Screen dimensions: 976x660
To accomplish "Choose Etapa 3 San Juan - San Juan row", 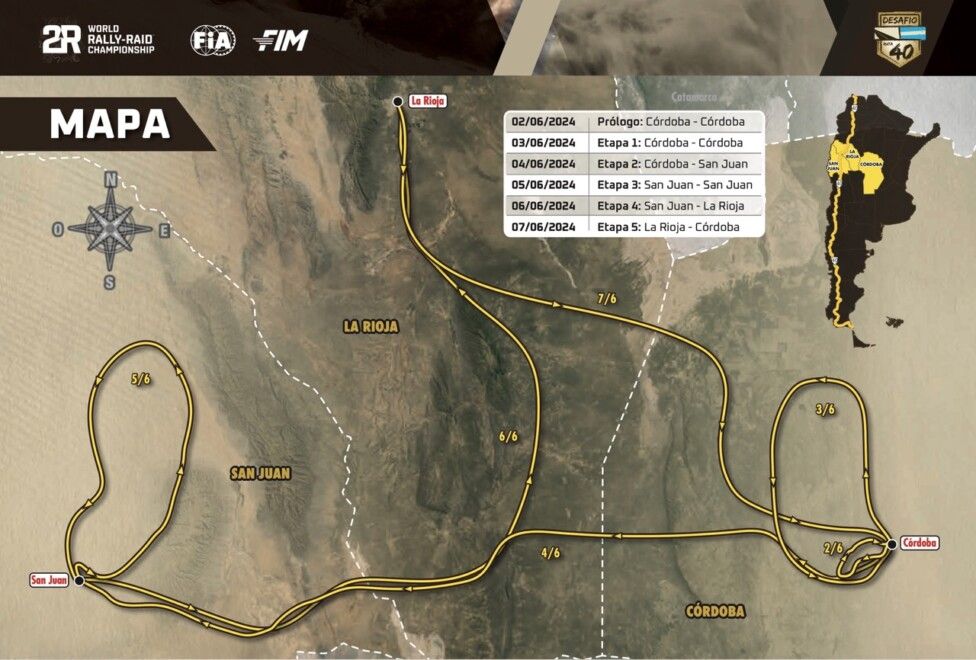I will (x=635, y=185).
